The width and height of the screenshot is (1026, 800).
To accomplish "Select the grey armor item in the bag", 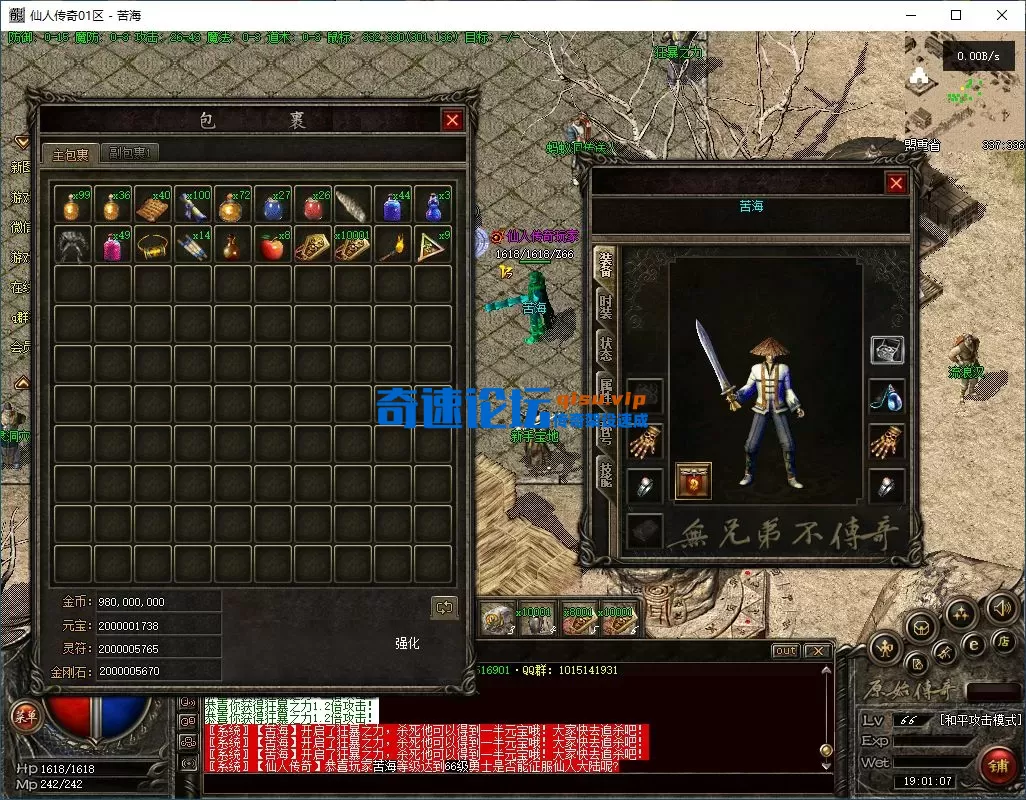I will click(72, 245).
